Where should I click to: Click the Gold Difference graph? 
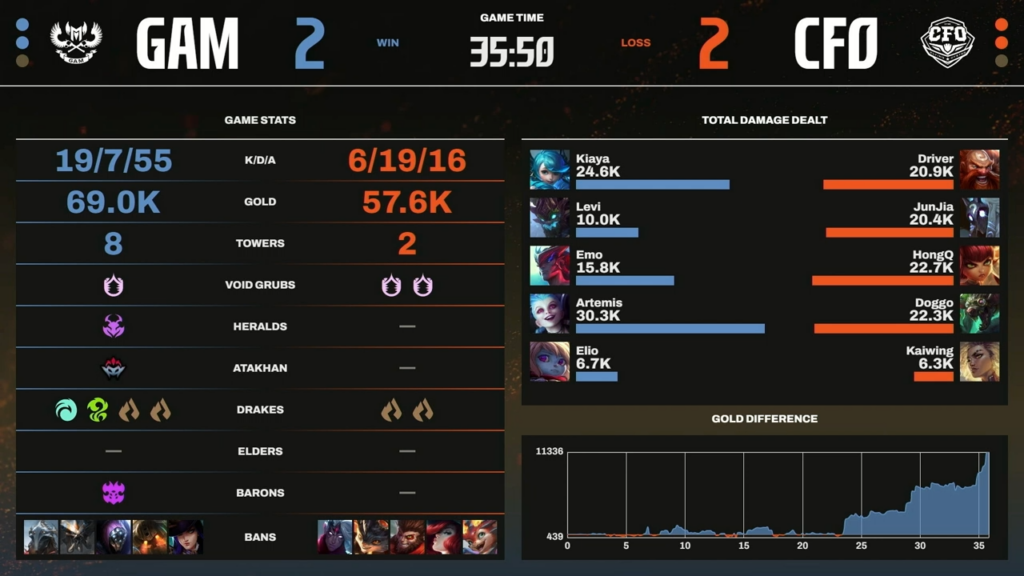777,495
